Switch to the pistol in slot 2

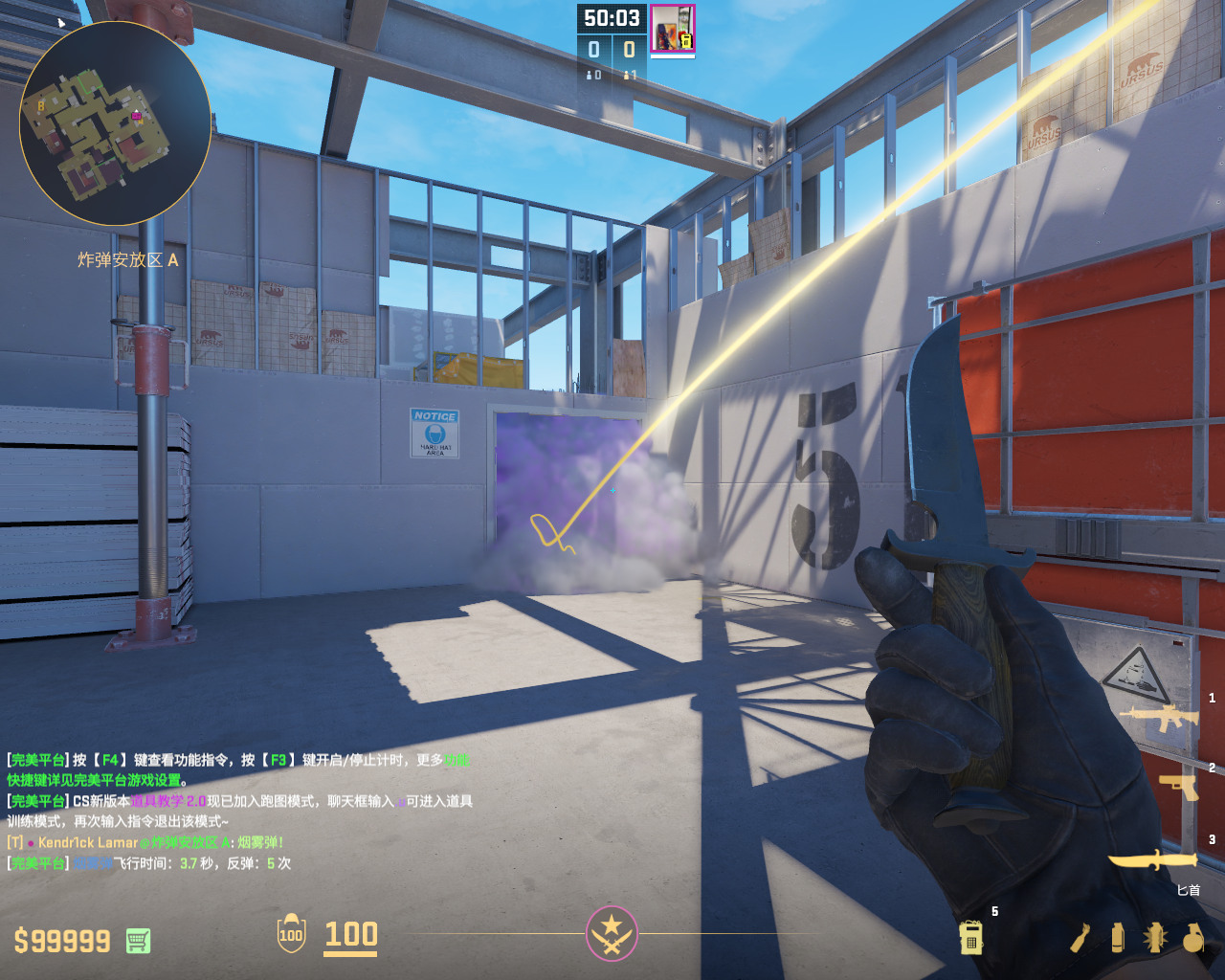1178,786
